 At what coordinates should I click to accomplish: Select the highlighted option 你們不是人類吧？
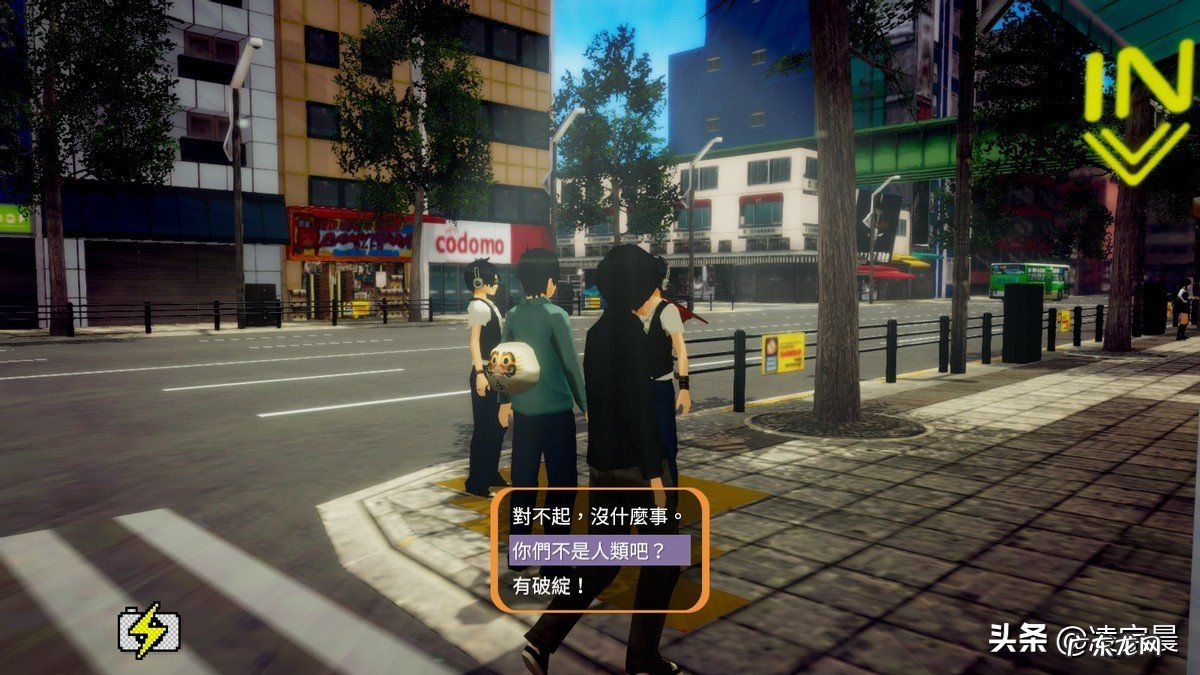588,551
